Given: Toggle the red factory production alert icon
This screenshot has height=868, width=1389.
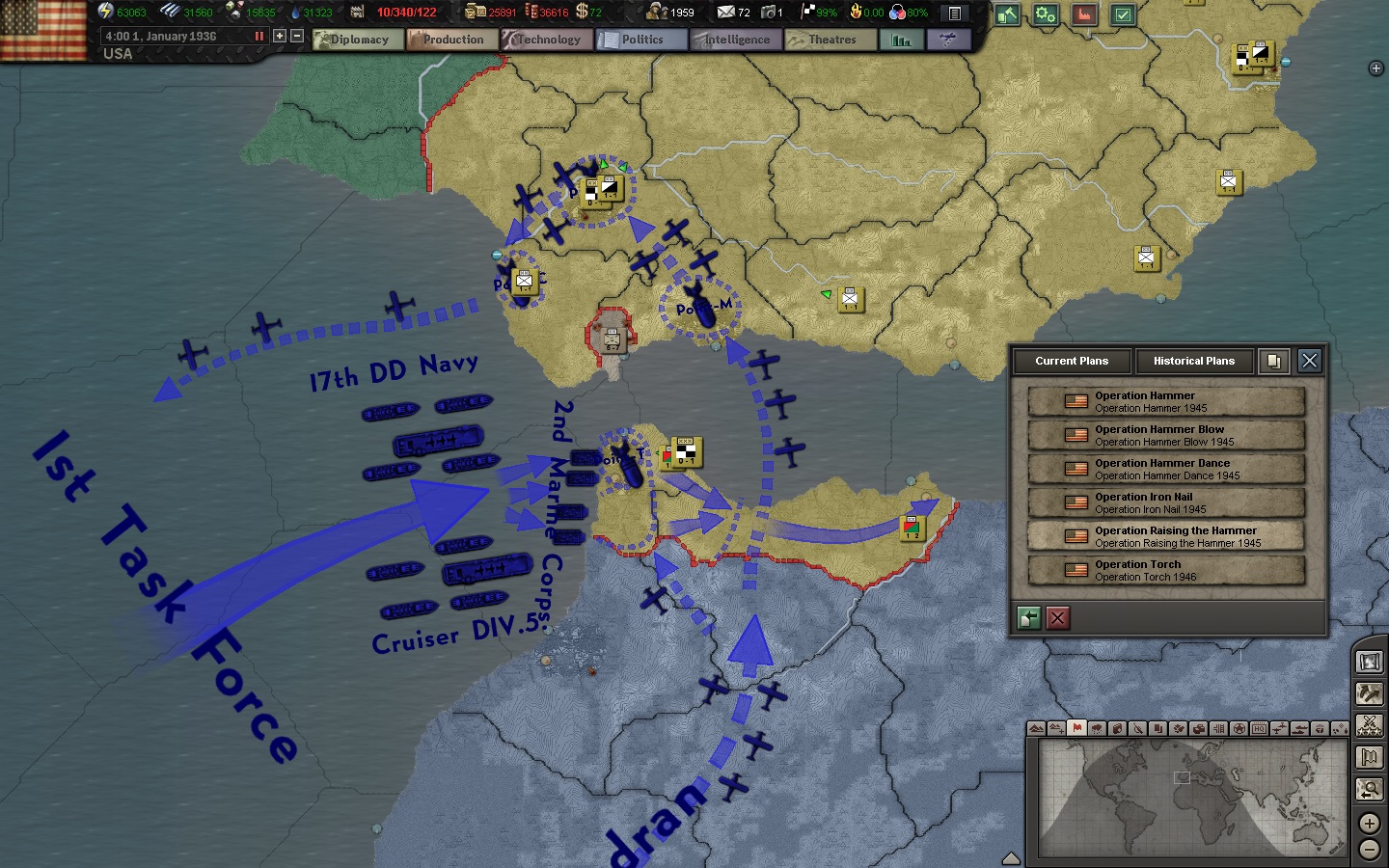Looking at the screenshot, I should (x=1084, y=16).
